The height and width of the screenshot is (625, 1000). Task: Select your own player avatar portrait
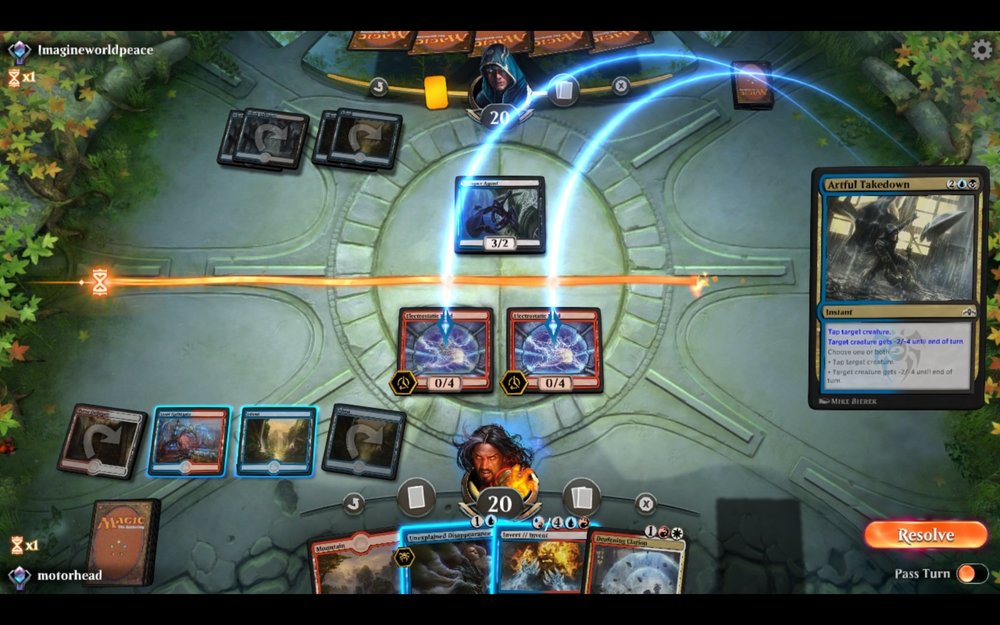499,458
